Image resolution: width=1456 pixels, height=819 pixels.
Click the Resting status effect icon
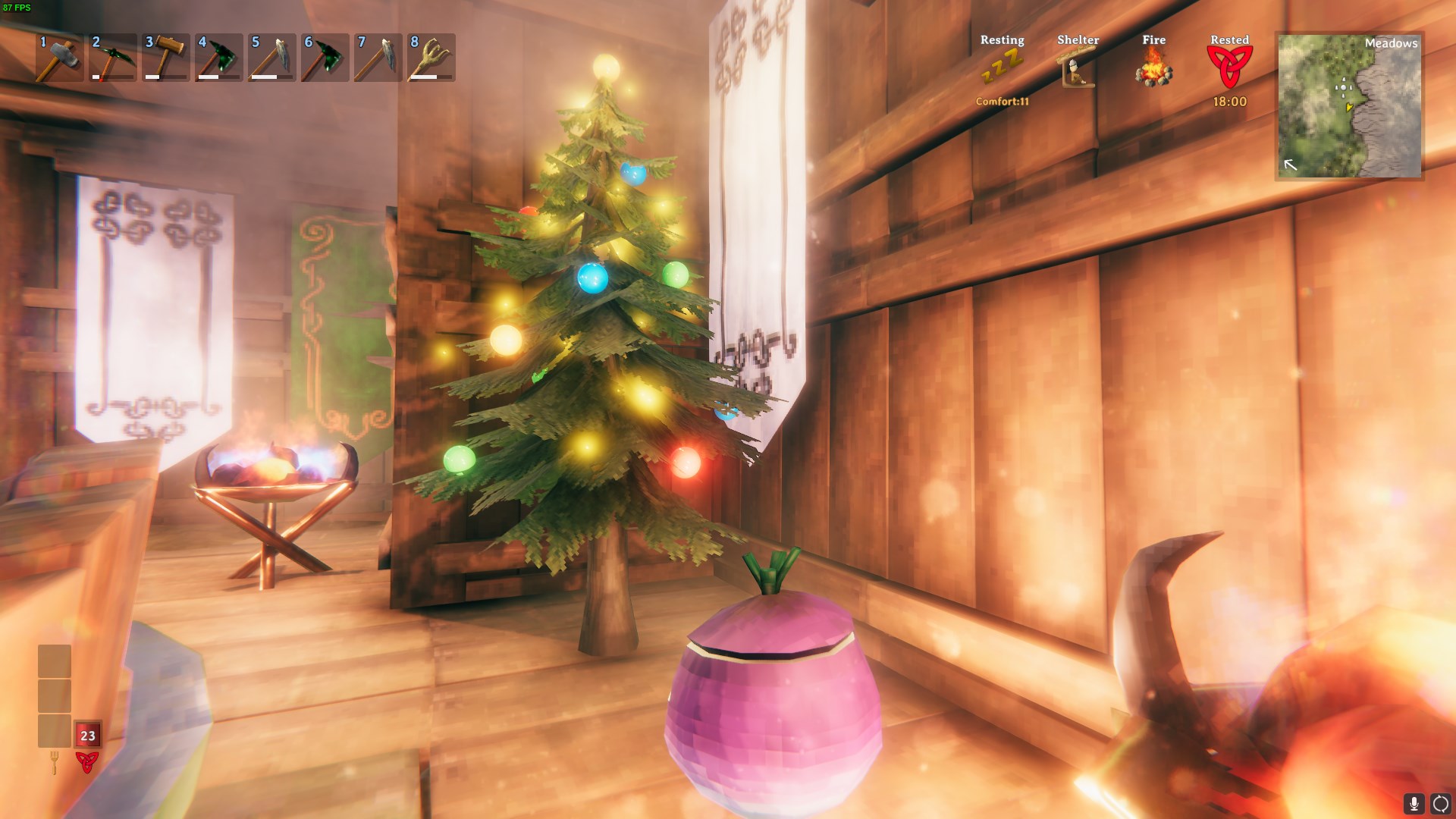click(x=1002, y=68)
